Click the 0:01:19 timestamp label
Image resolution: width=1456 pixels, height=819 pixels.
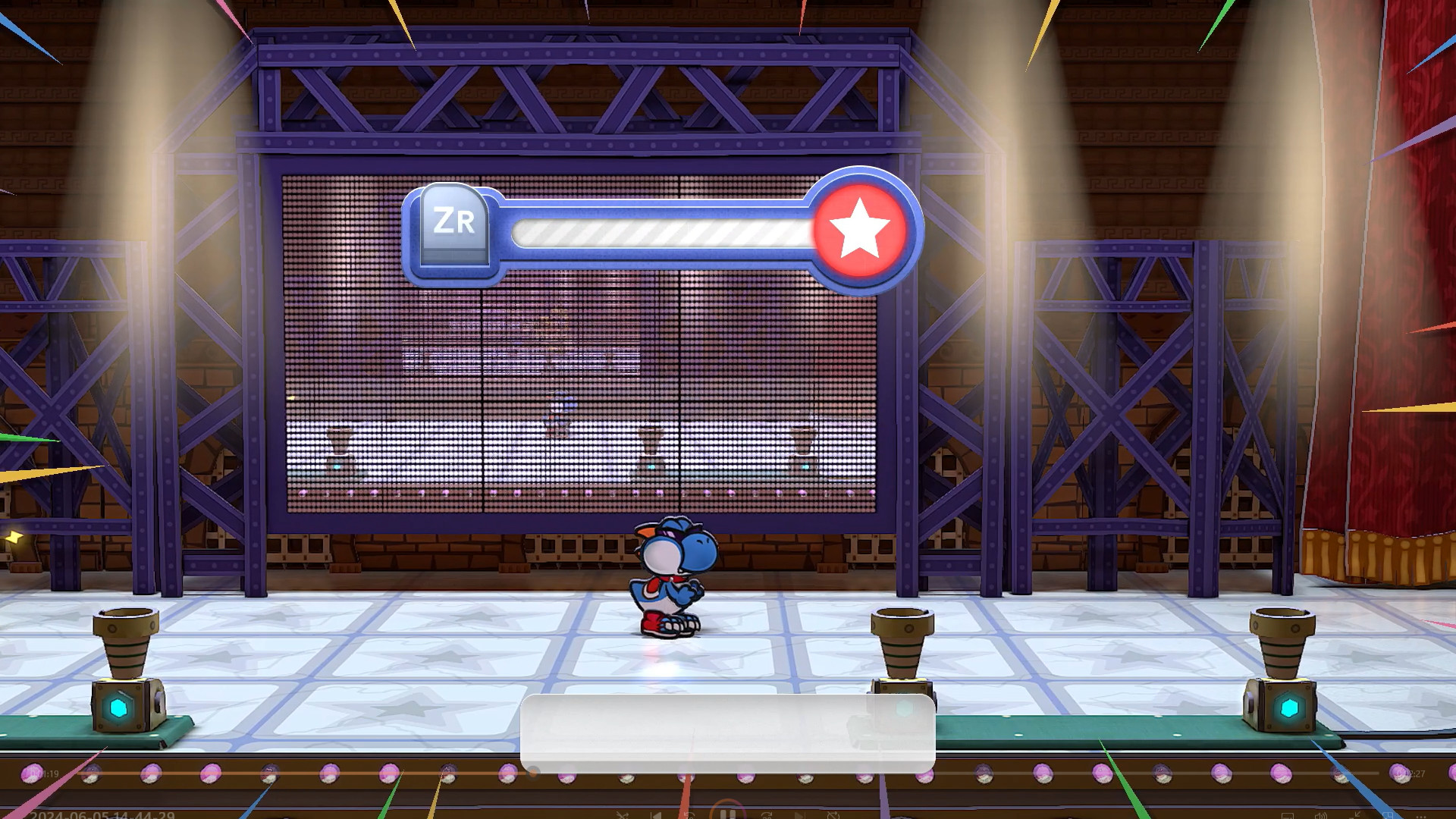click(x=42, y=773)
